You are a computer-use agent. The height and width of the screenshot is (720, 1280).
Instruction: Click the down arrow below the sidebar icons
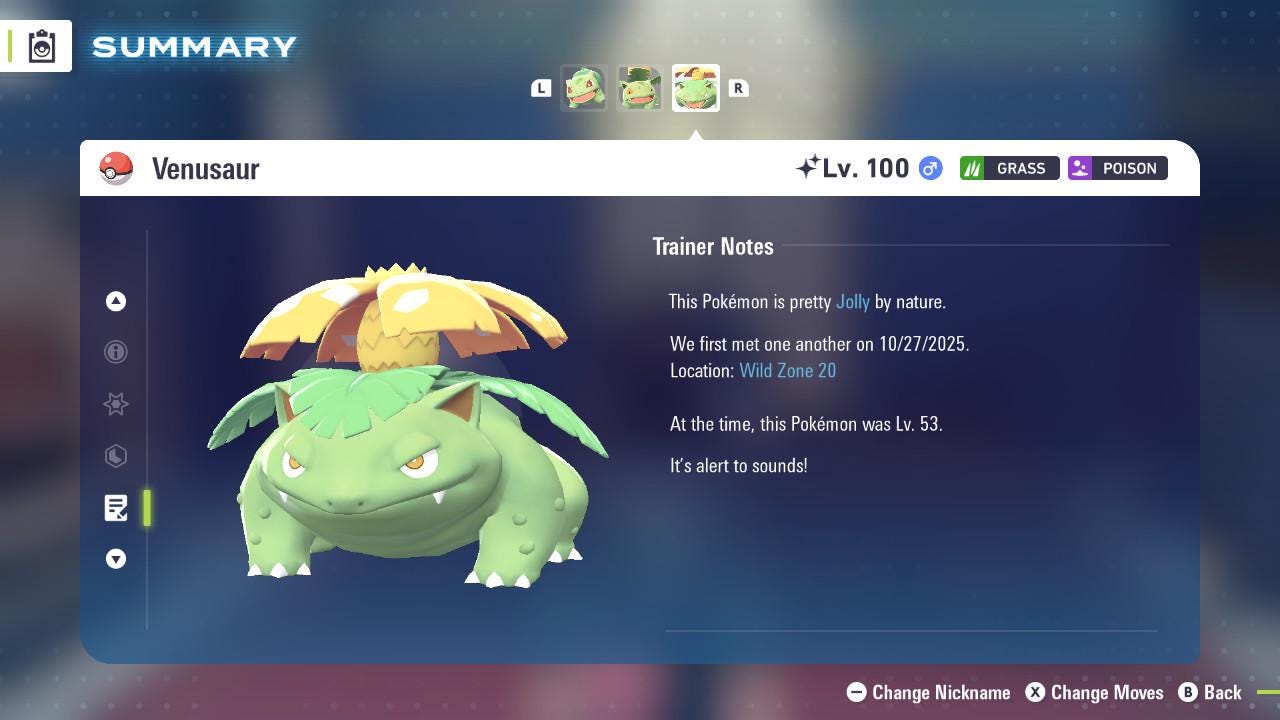[116, 559]
